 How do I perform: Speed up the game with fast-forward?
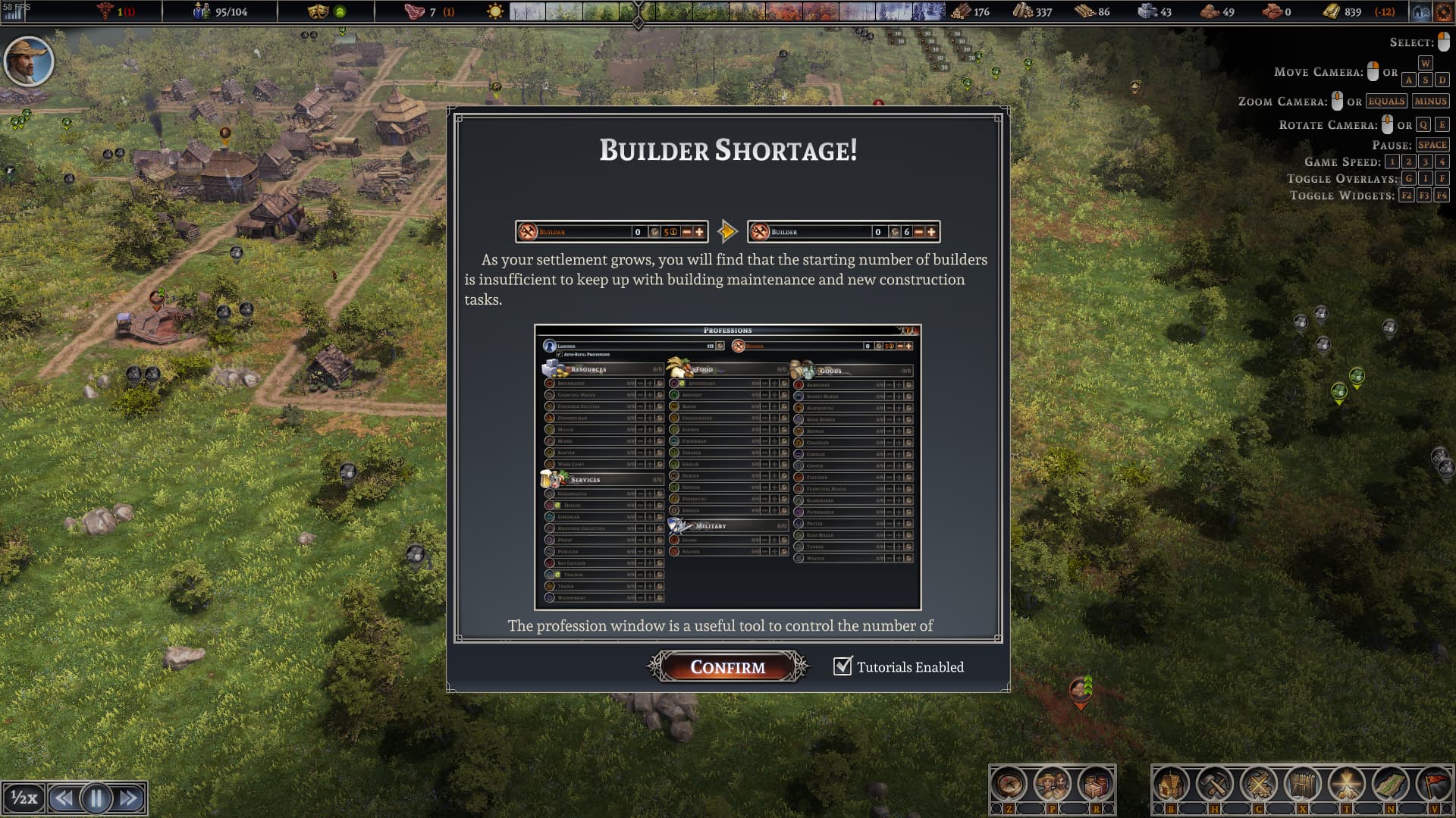pyautogui.click(x=129, y=798)
